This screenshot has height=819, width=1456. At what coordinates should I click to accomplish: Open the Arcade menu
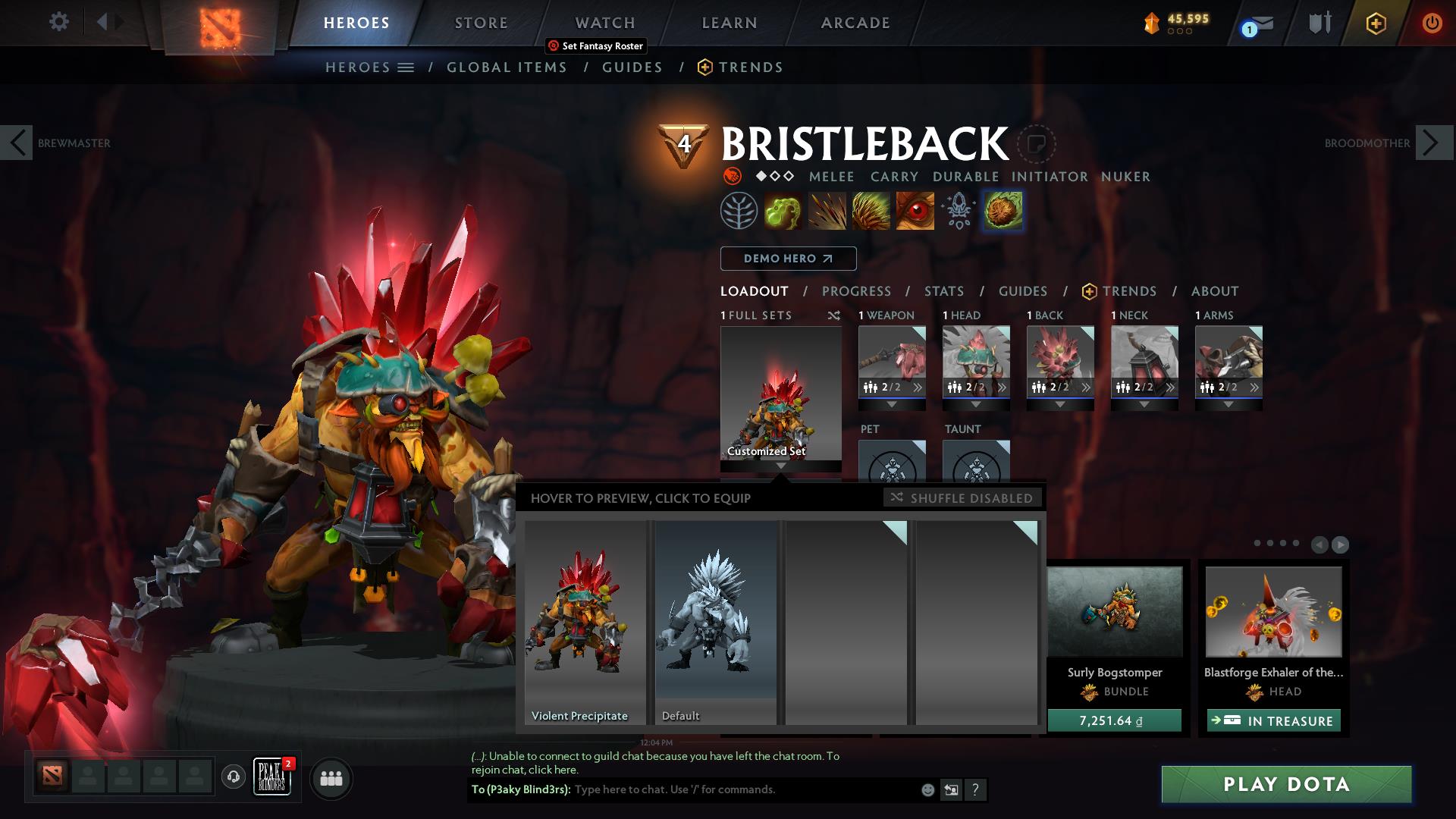(855, 22)
